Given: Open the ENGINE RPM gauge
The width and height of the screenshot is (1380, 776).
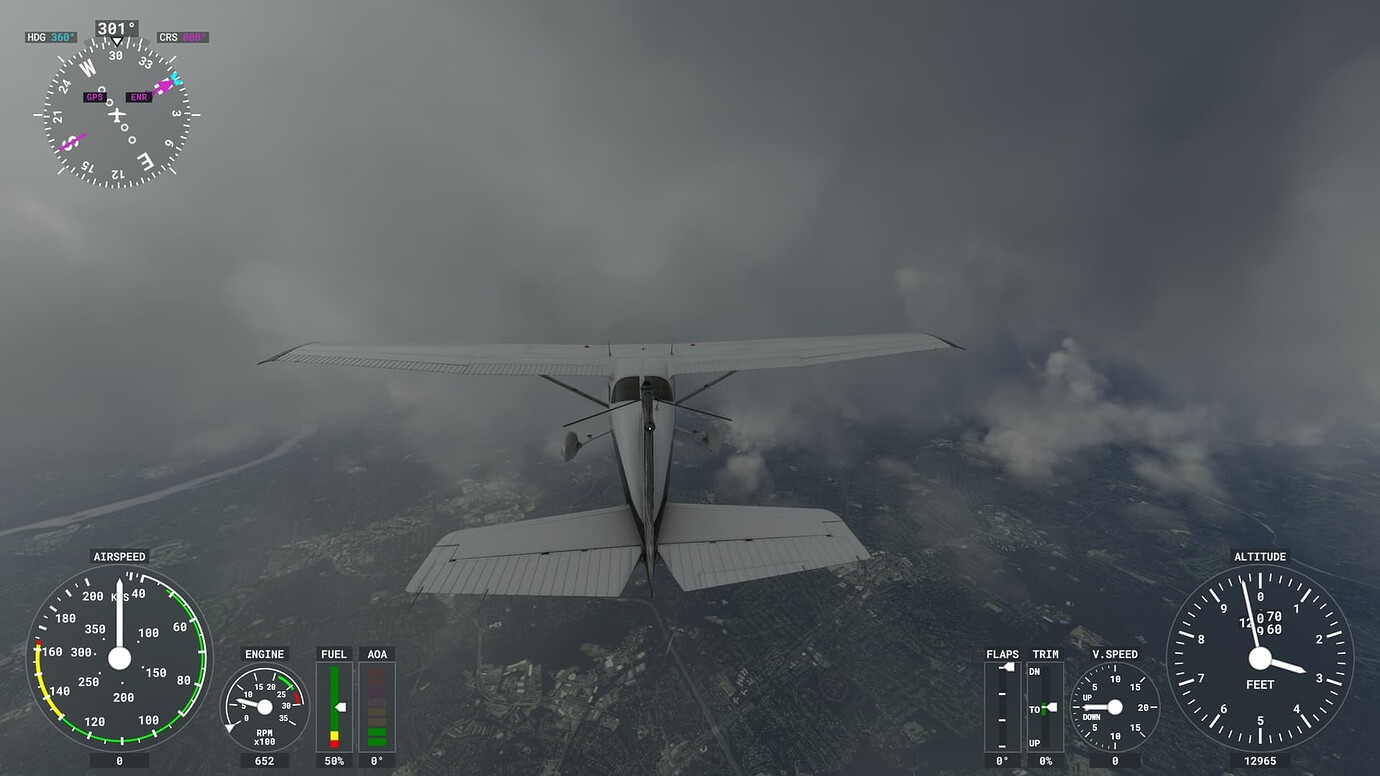Looking at the screenshot, I should pos(265,705).
